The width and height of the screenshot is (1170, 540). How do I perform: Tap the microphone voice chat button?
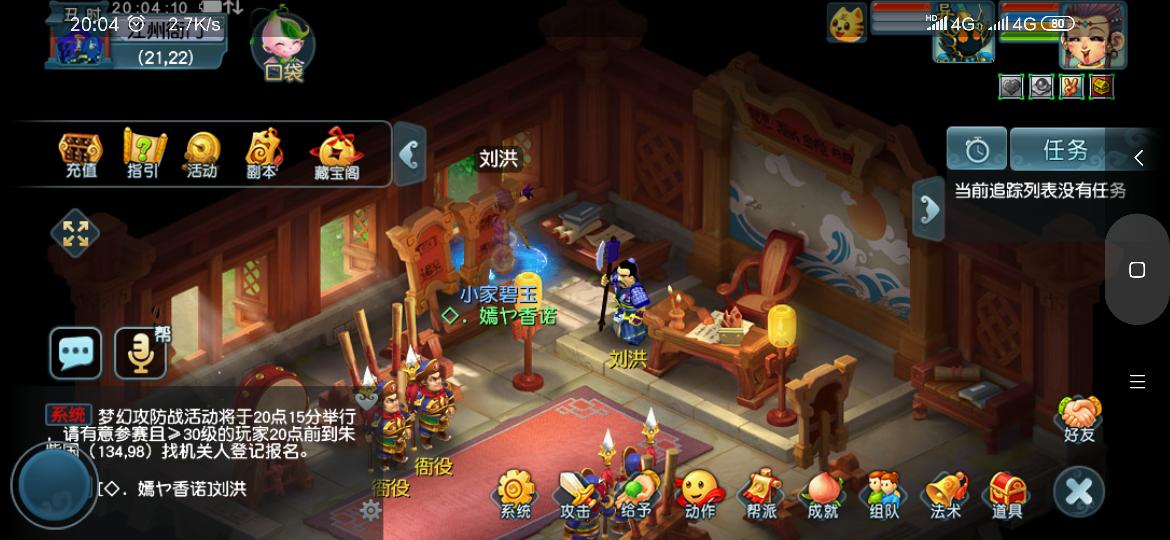[x=140, y=353]
